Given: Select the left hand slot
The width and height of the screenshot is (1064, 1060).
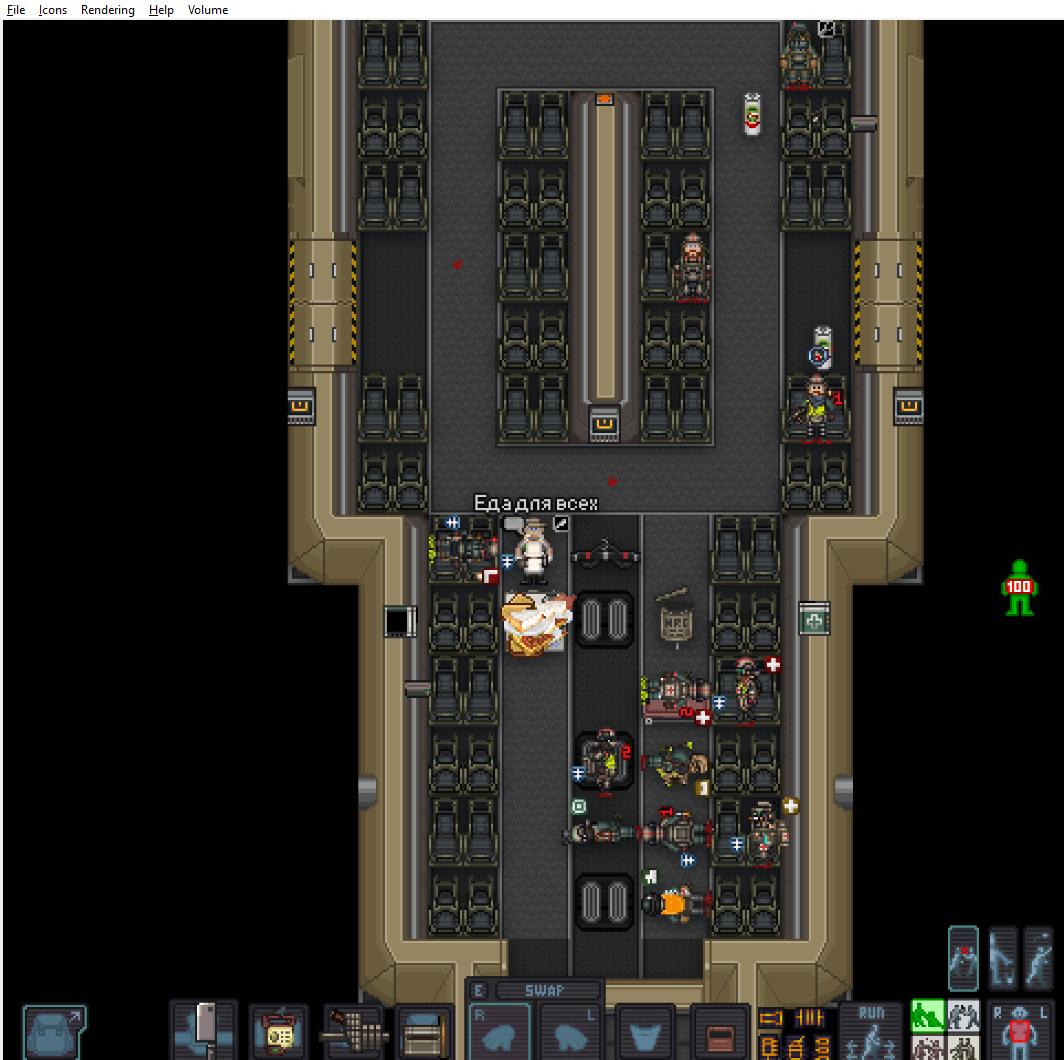Looking at the screenshot, I should [x=572, y=1034].
